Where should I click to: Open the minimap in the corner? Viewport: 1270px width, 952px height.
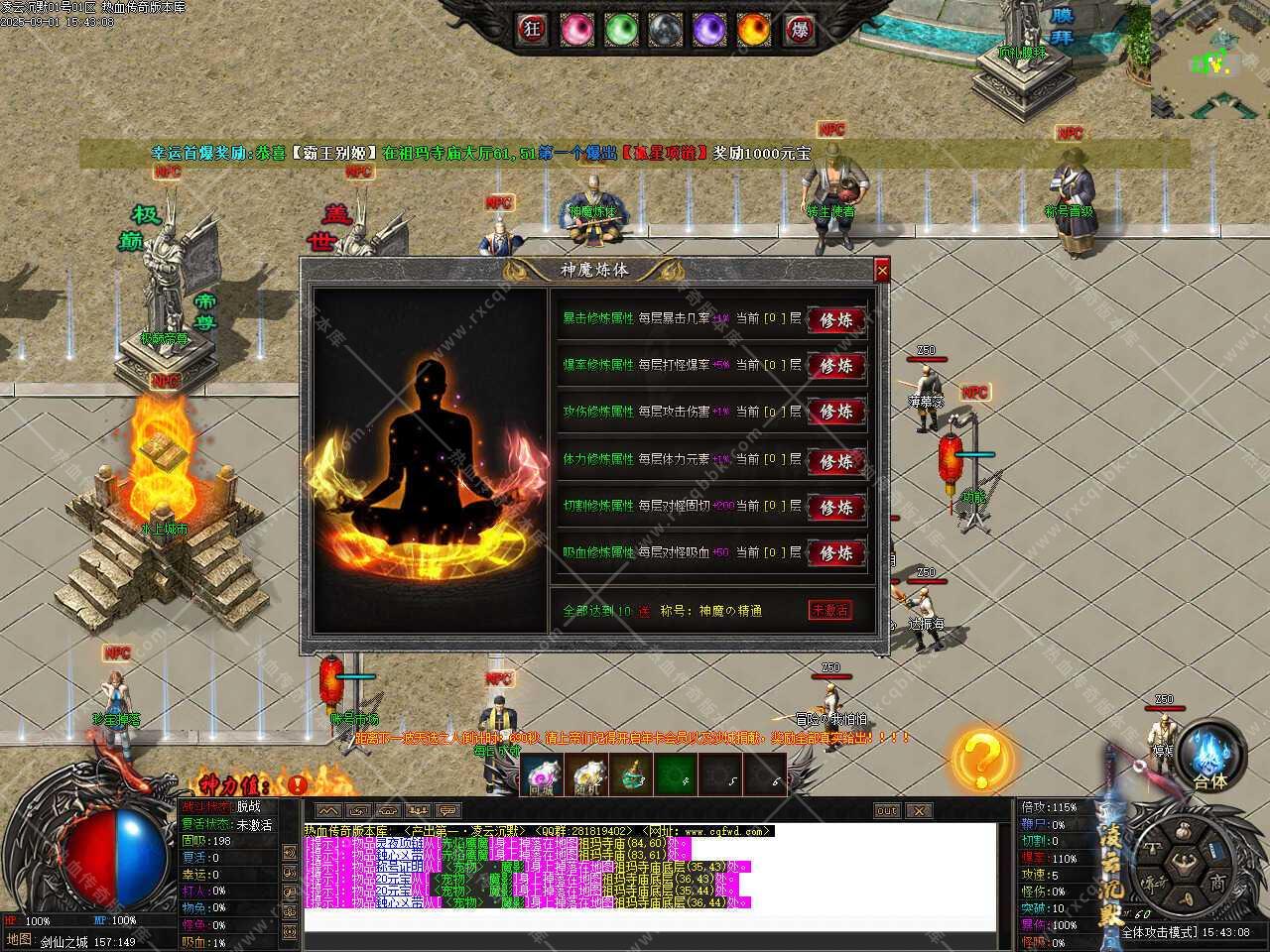pyautogui.click(x=1209, y=59)
